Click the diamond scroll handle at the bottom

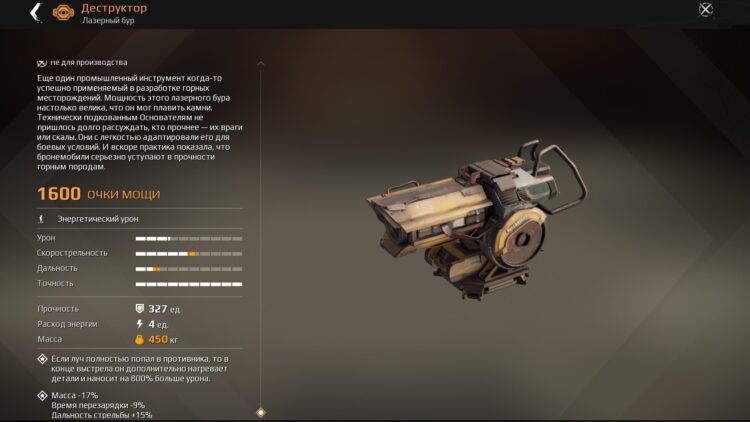pos(261,412)
